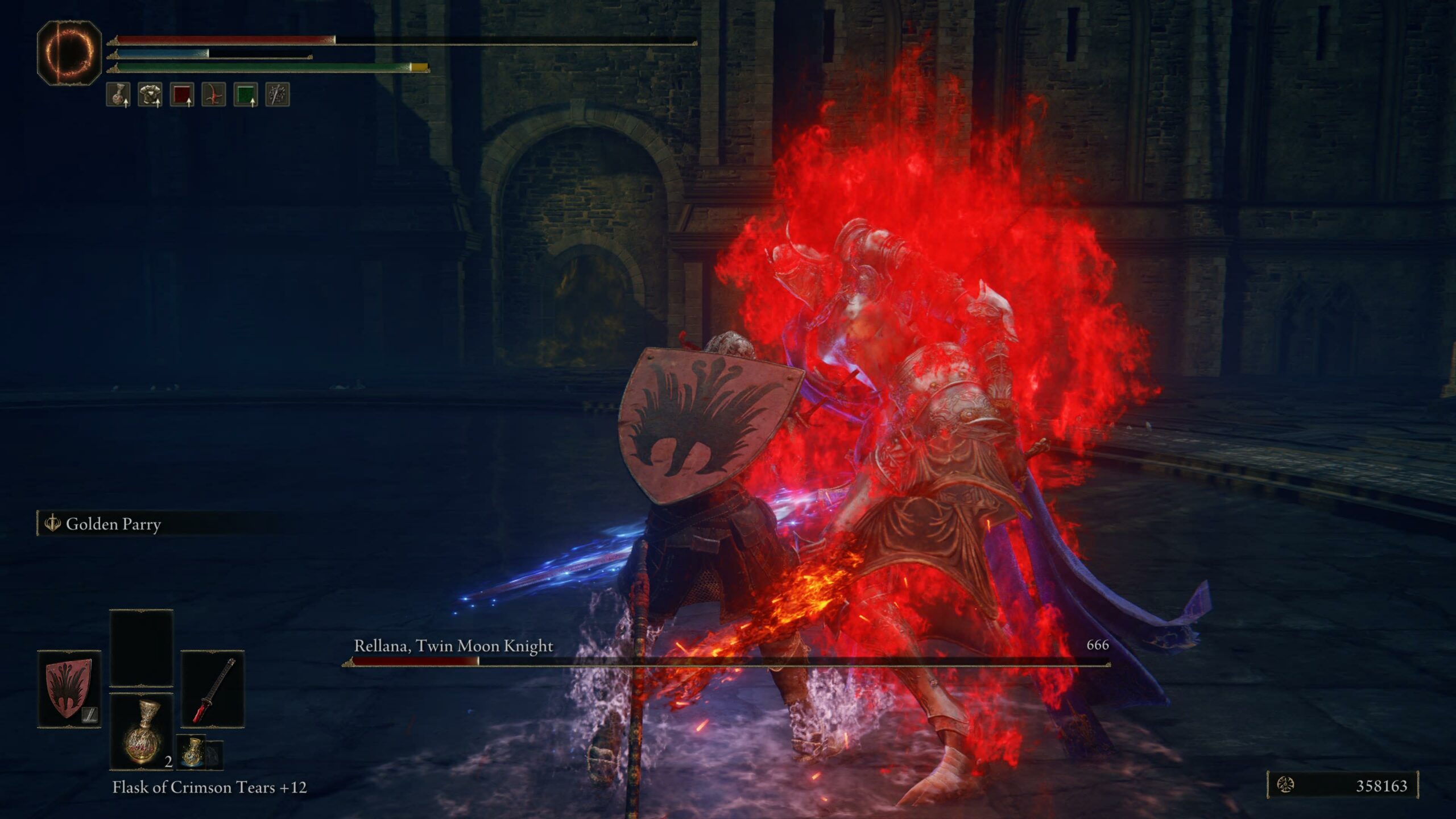Click the Golden Parry skill label
The image size is (1456, 819).
click(113, 524)
